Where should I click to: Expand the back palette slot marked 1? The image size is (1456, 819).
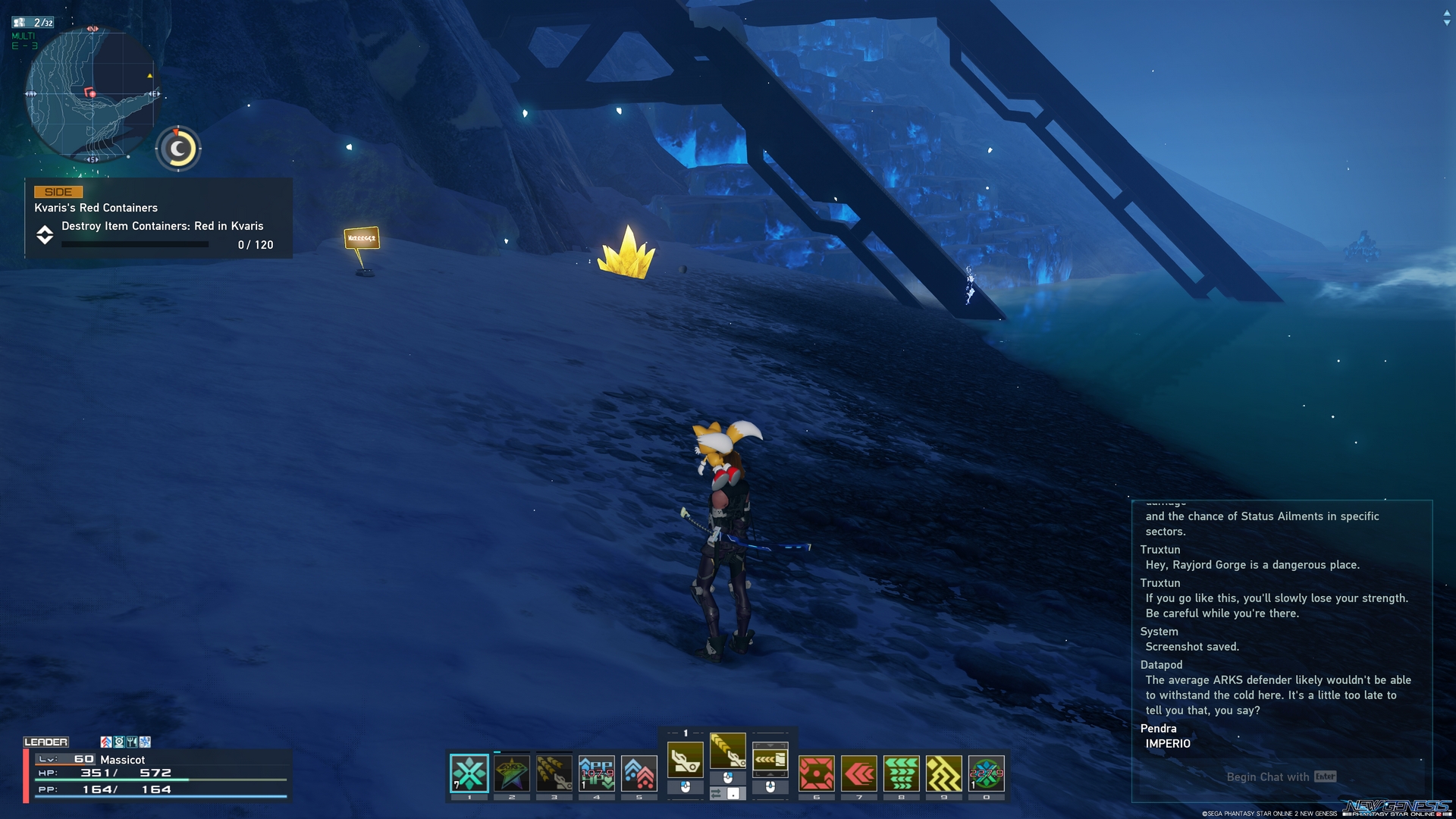(x=686, y=732)
